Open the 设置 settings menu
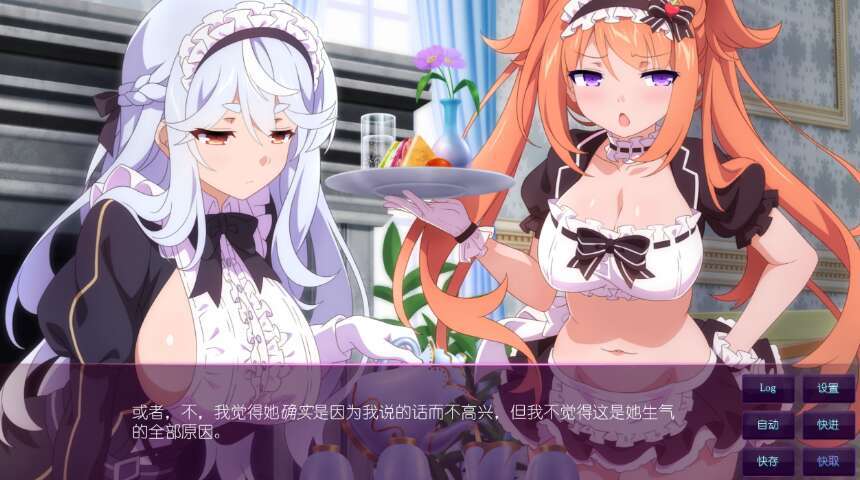This screenshot has width=860, height=480. [x=828, y=388]
